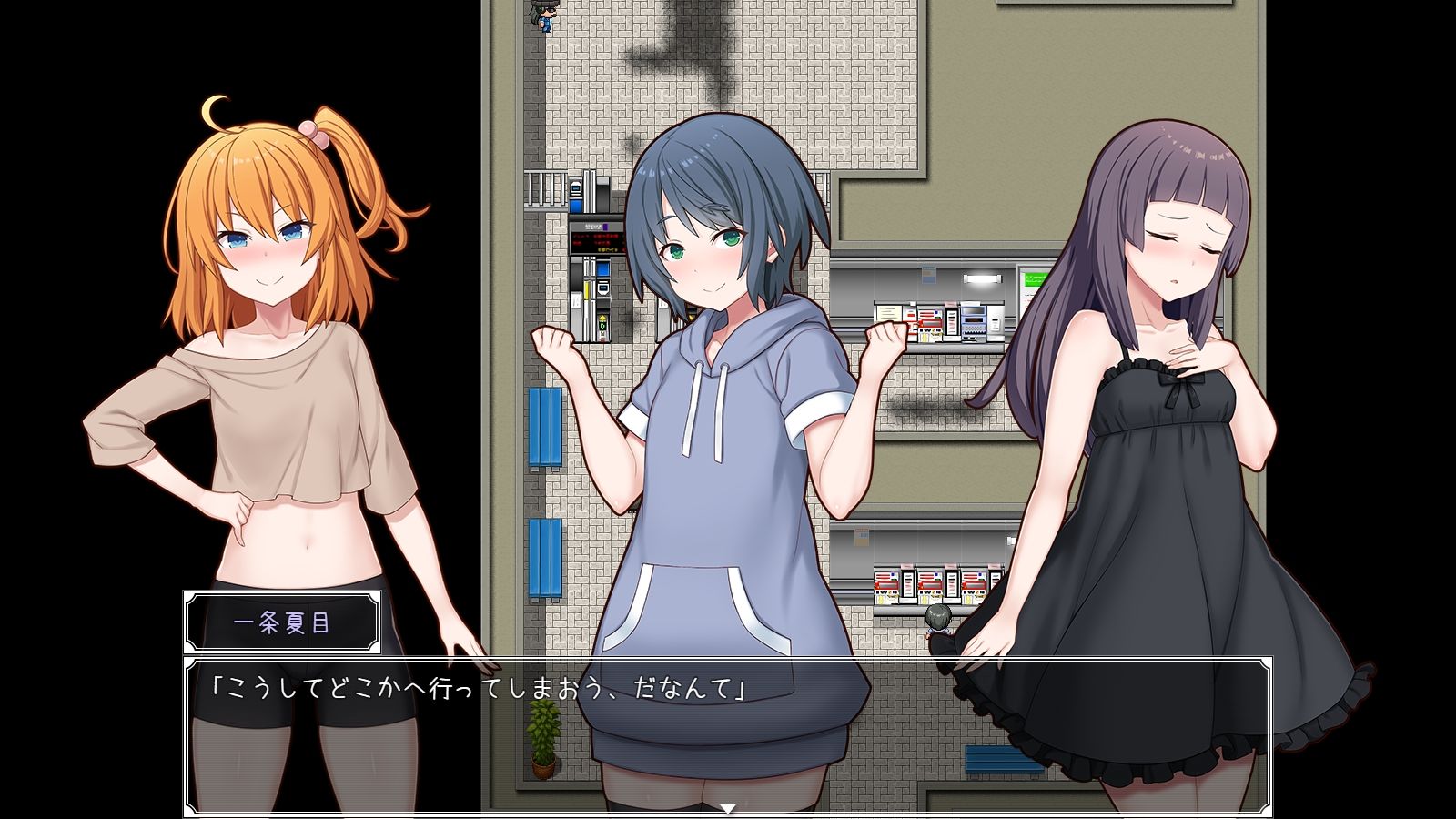The height and width of the screenshot is (819, 1456).
Task: Click the white continue arrow below the dialogue
Action: [727, 808]
